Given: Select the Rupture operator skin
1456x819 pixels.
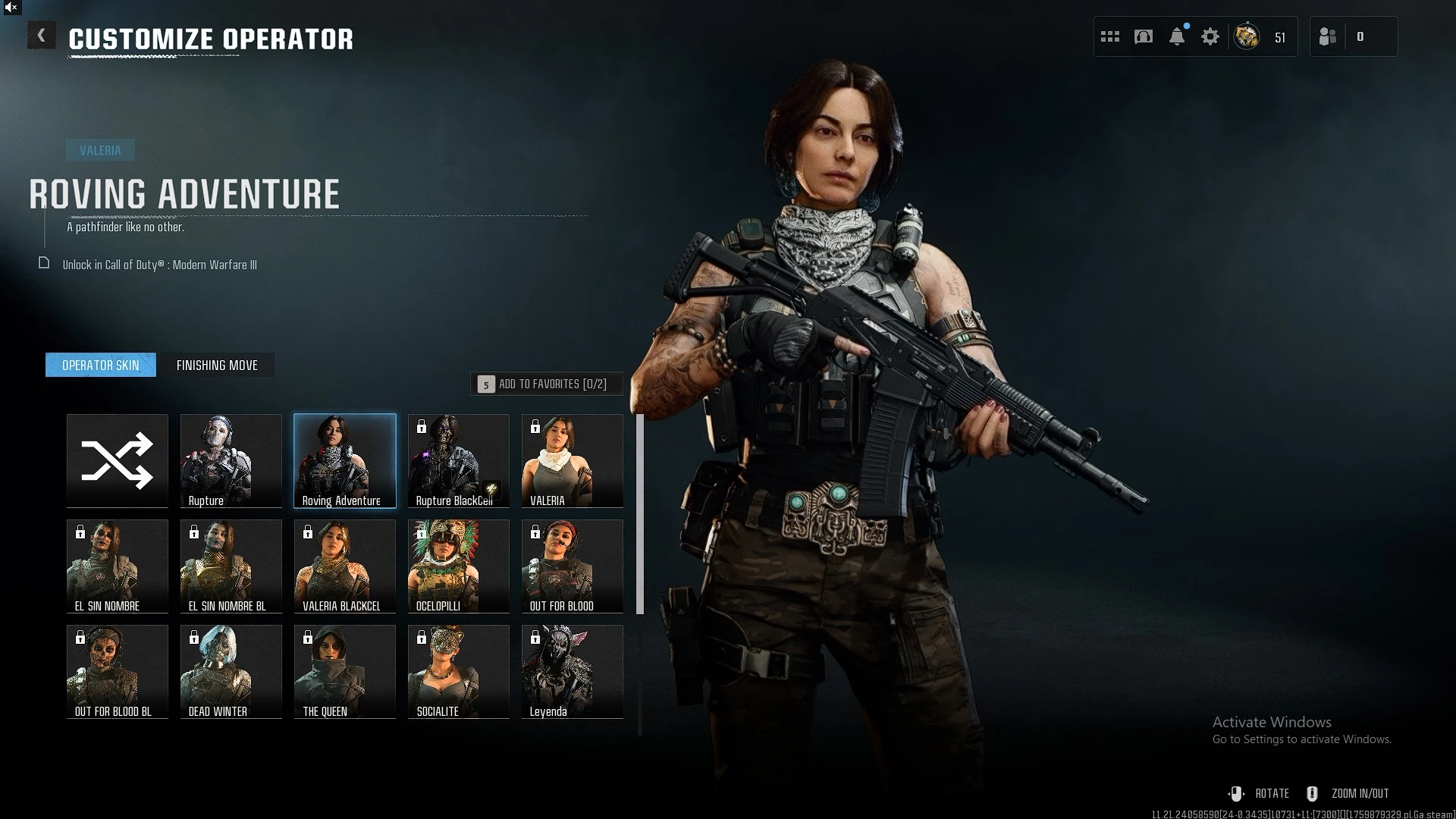Looking at the screenshot, I should (x=231, y=460).
